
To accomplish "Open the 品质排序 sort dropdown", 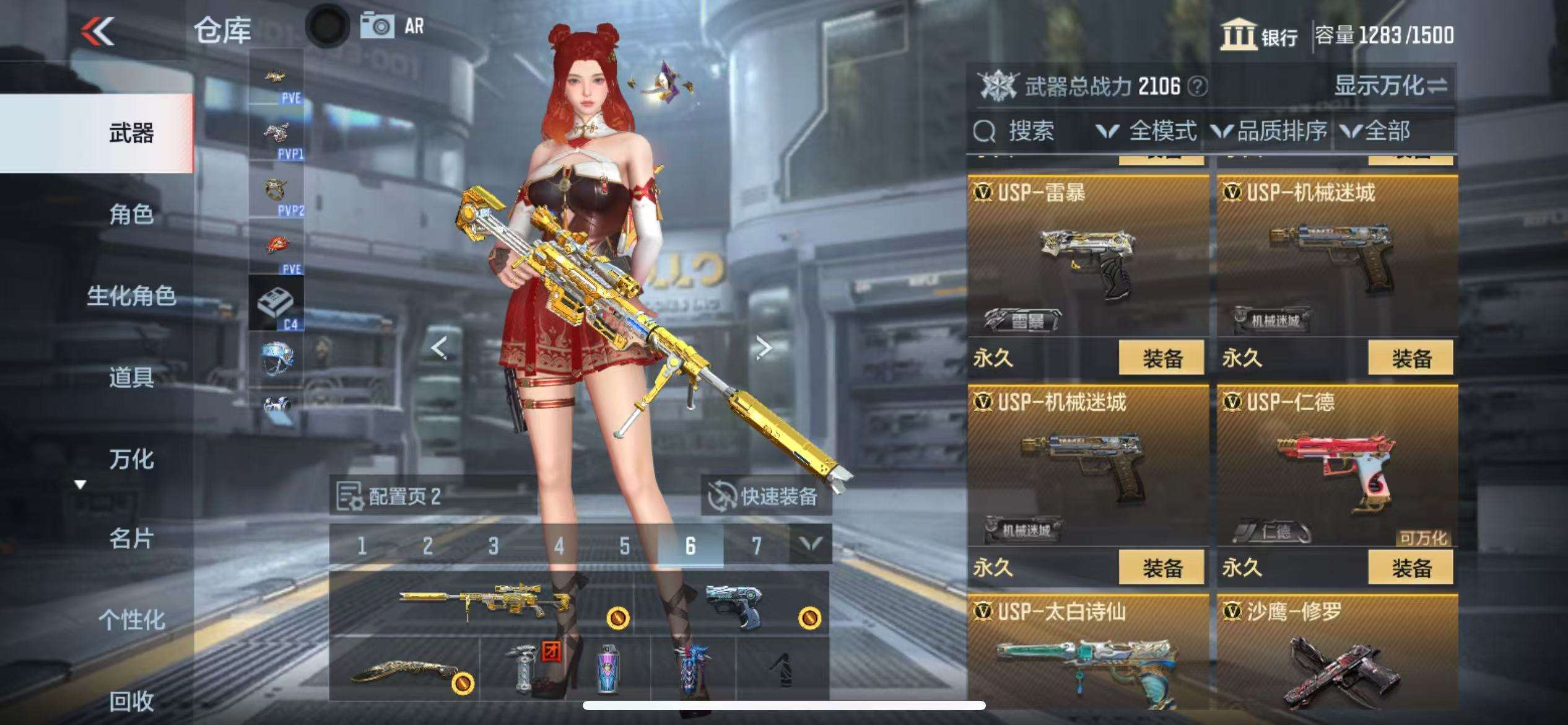I will click(1270, 131).
